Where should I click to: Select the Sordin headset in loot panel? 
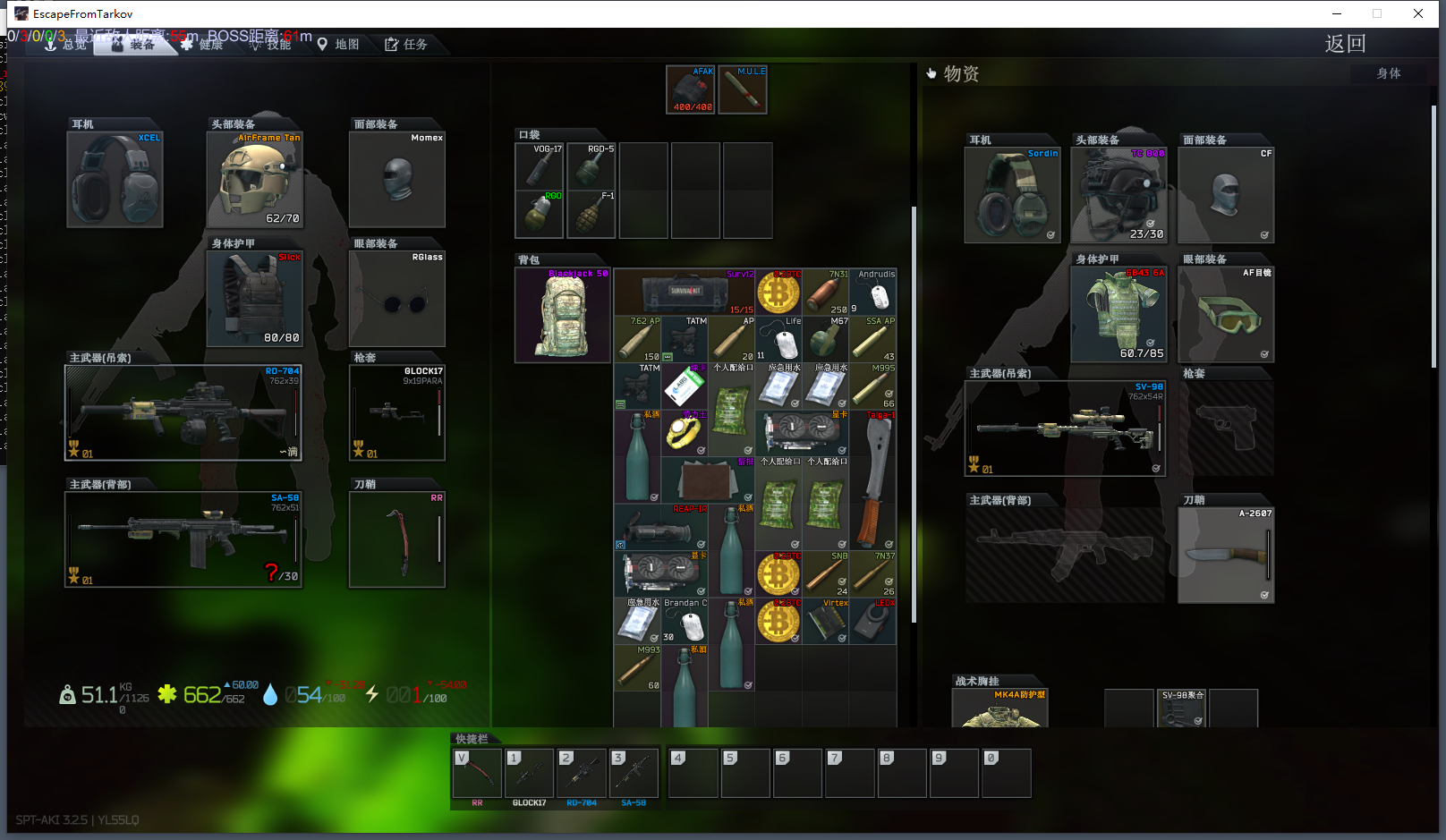pos(1012,196)
